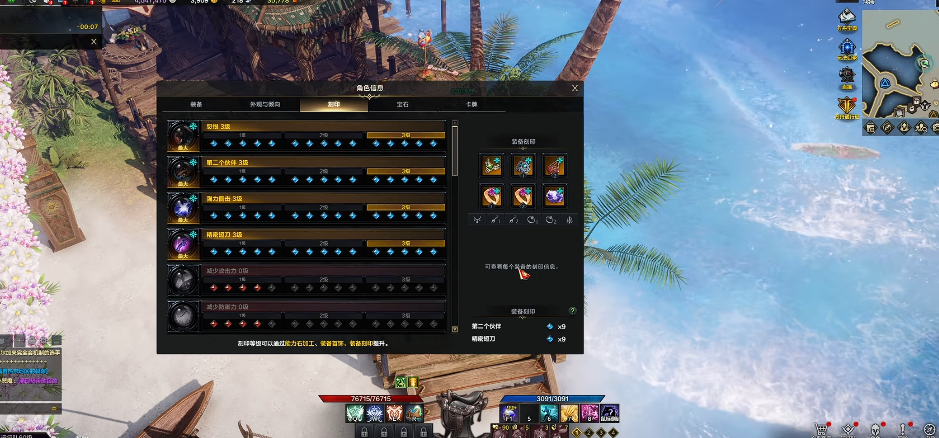Close the character info window
The width and height of the screenshot is (939, 438).
click(x=575, y=88)
